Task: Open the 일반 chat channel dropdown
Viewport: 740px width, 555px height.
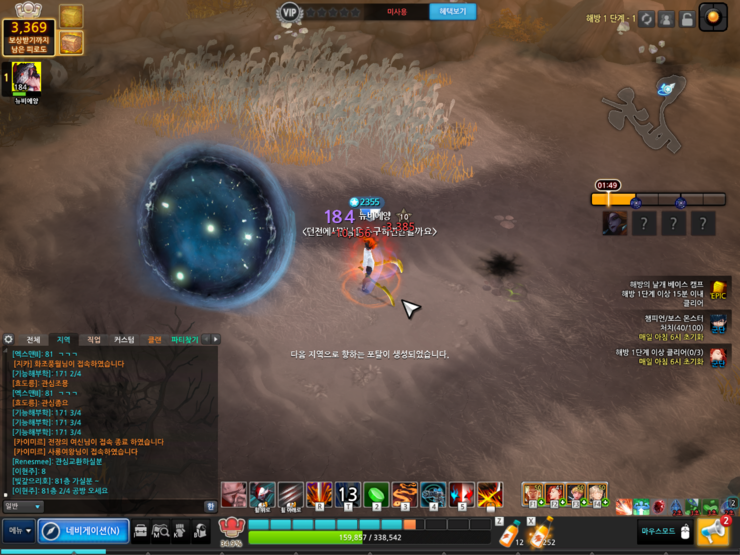Action: coord(21,507)
